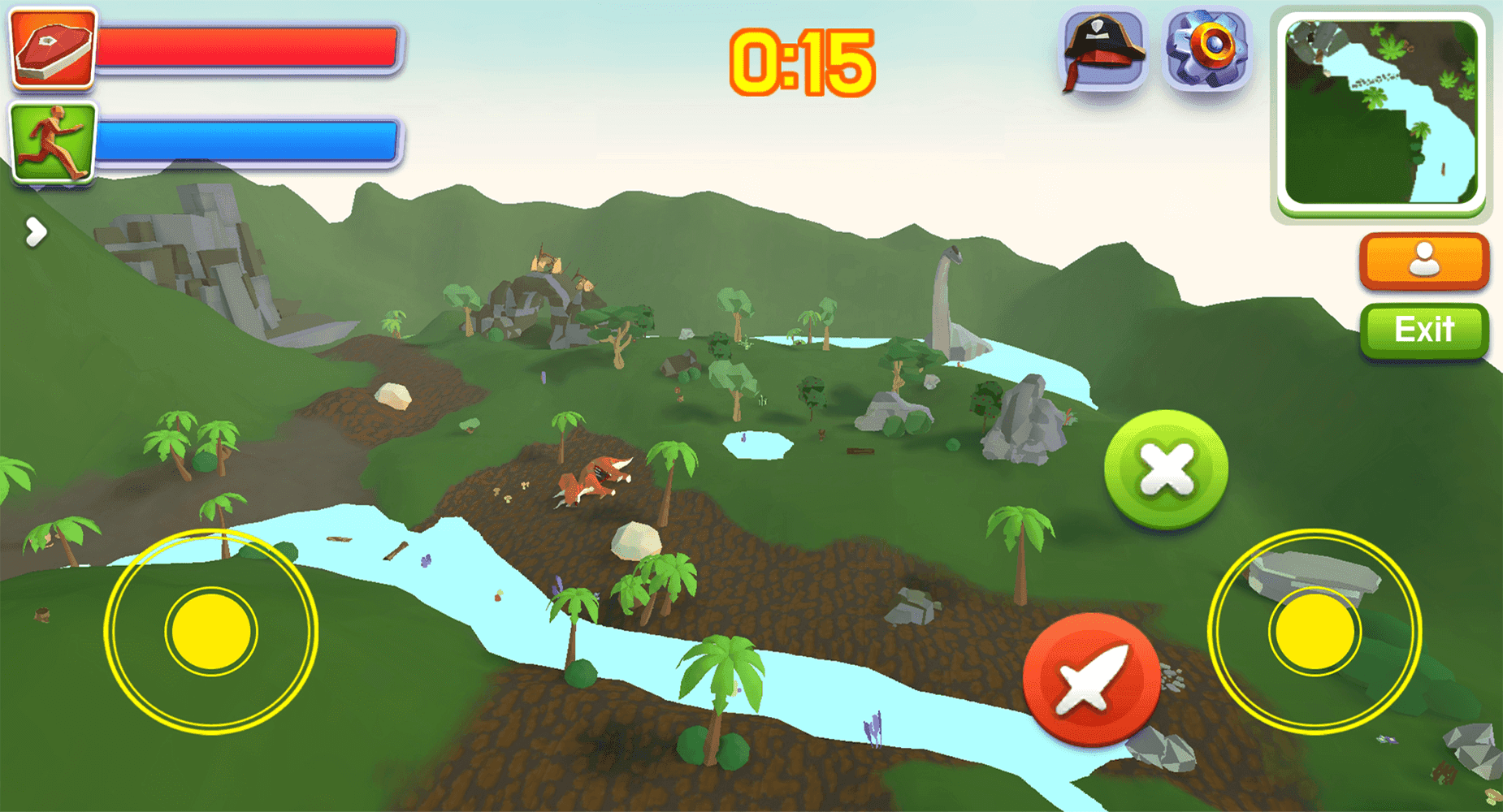This screenshot has height=812, width=1503.
Task: Click the blue stamina bar
Action: point(252,138)
